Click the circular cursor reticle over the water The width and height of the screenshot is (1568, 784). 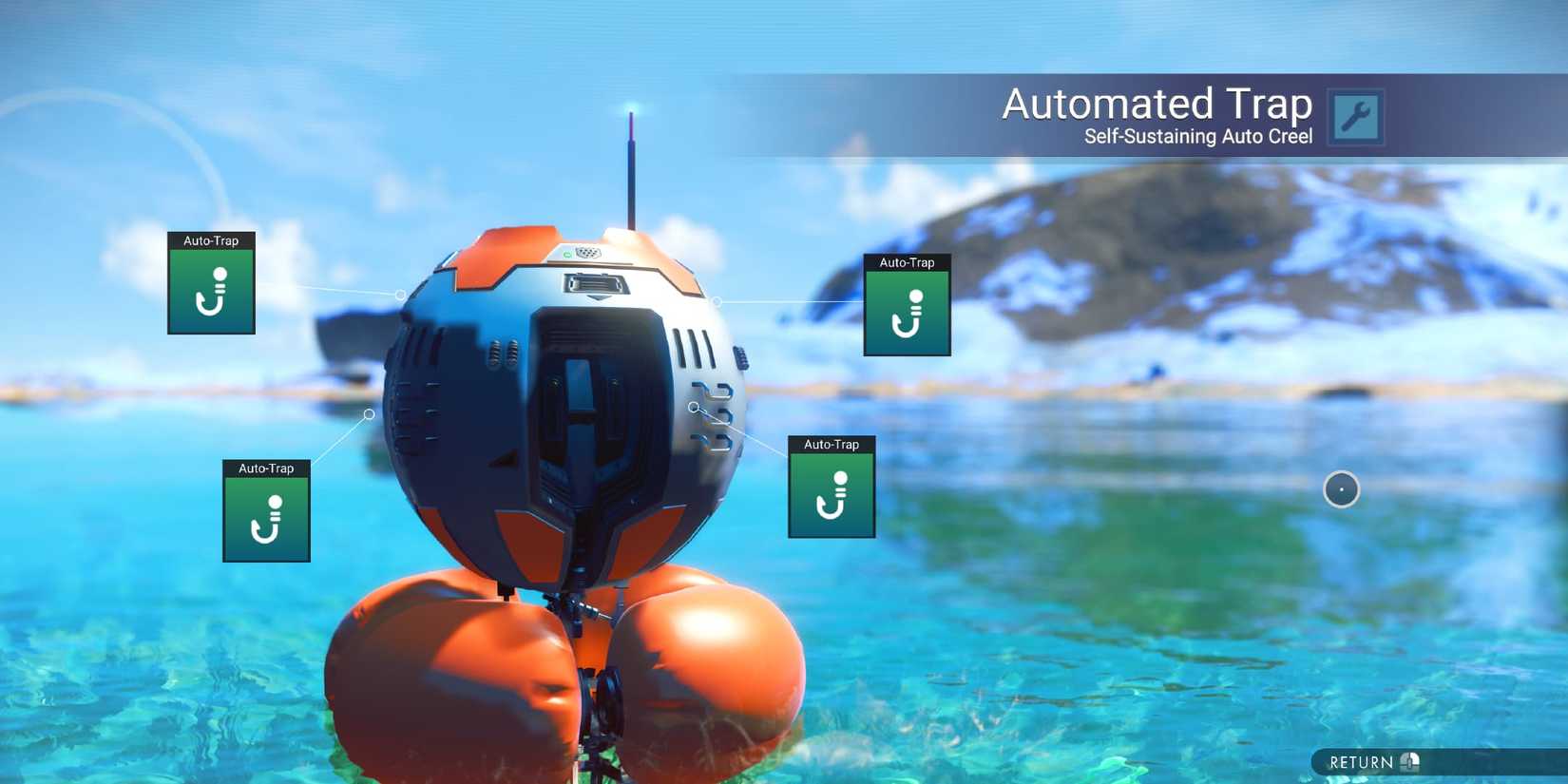point(1341,488)
